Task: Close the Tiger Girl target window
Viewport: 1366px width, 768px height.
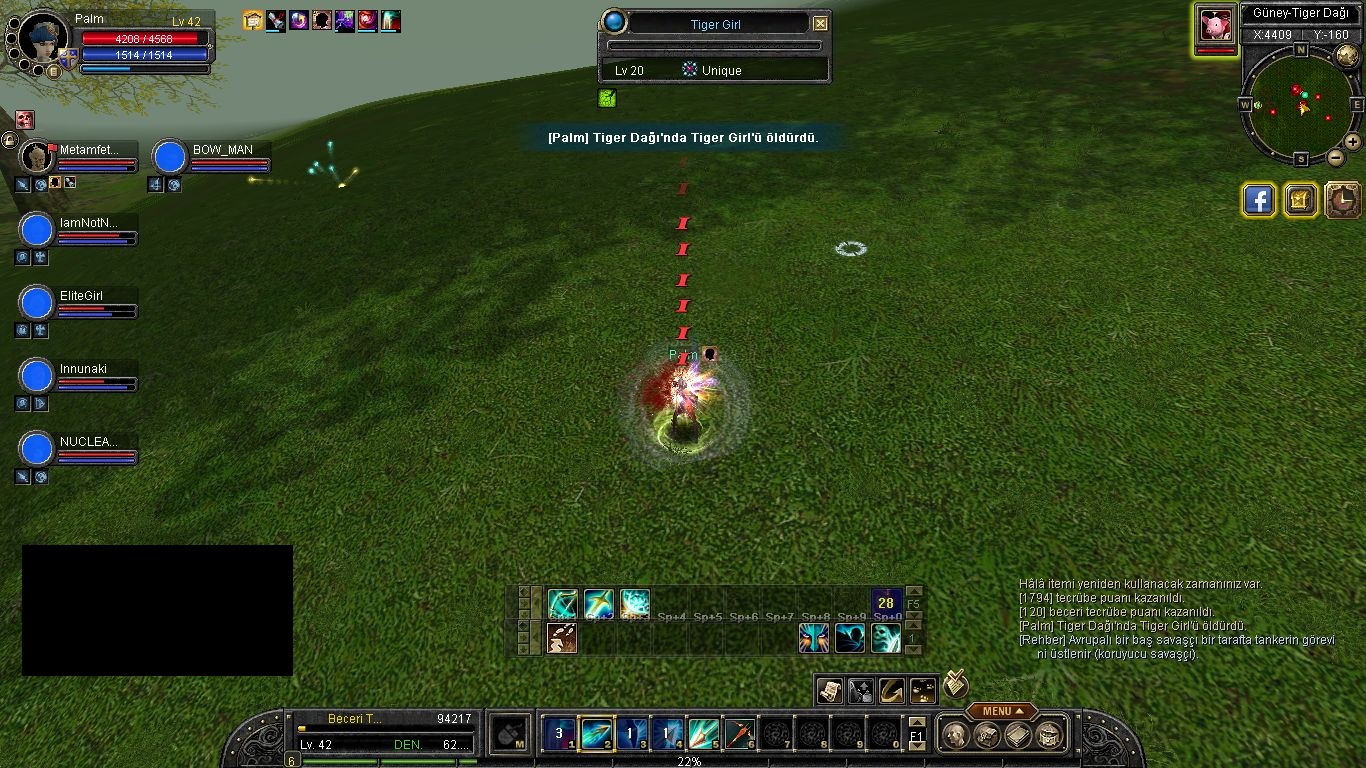Action: coord(820,24)
